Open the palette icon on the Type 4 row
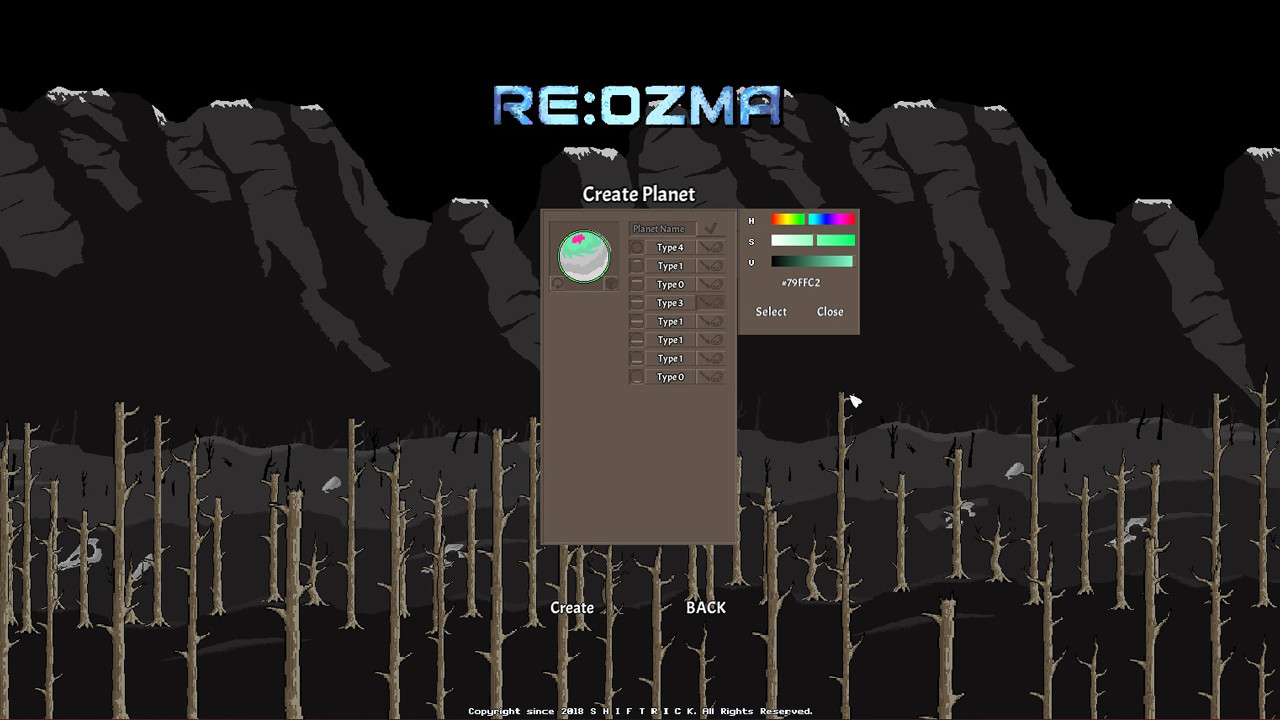Viewport: 1280px width, 720px height. [x=719, y=247]
